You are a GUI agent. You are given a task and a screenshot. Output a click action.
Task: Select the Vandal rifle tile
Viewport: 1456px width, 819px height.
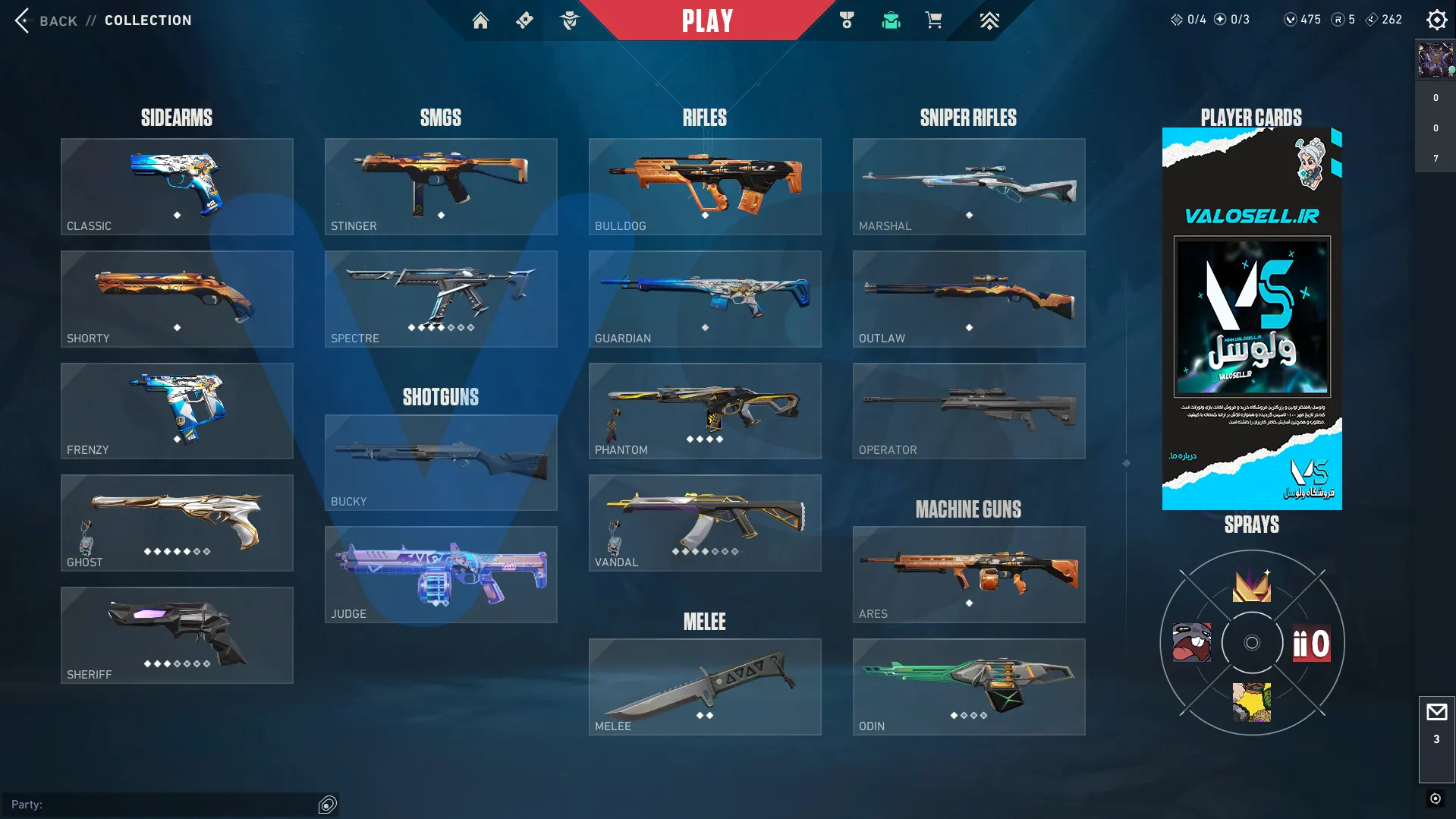pyautogui.click(x=705, y=523)
